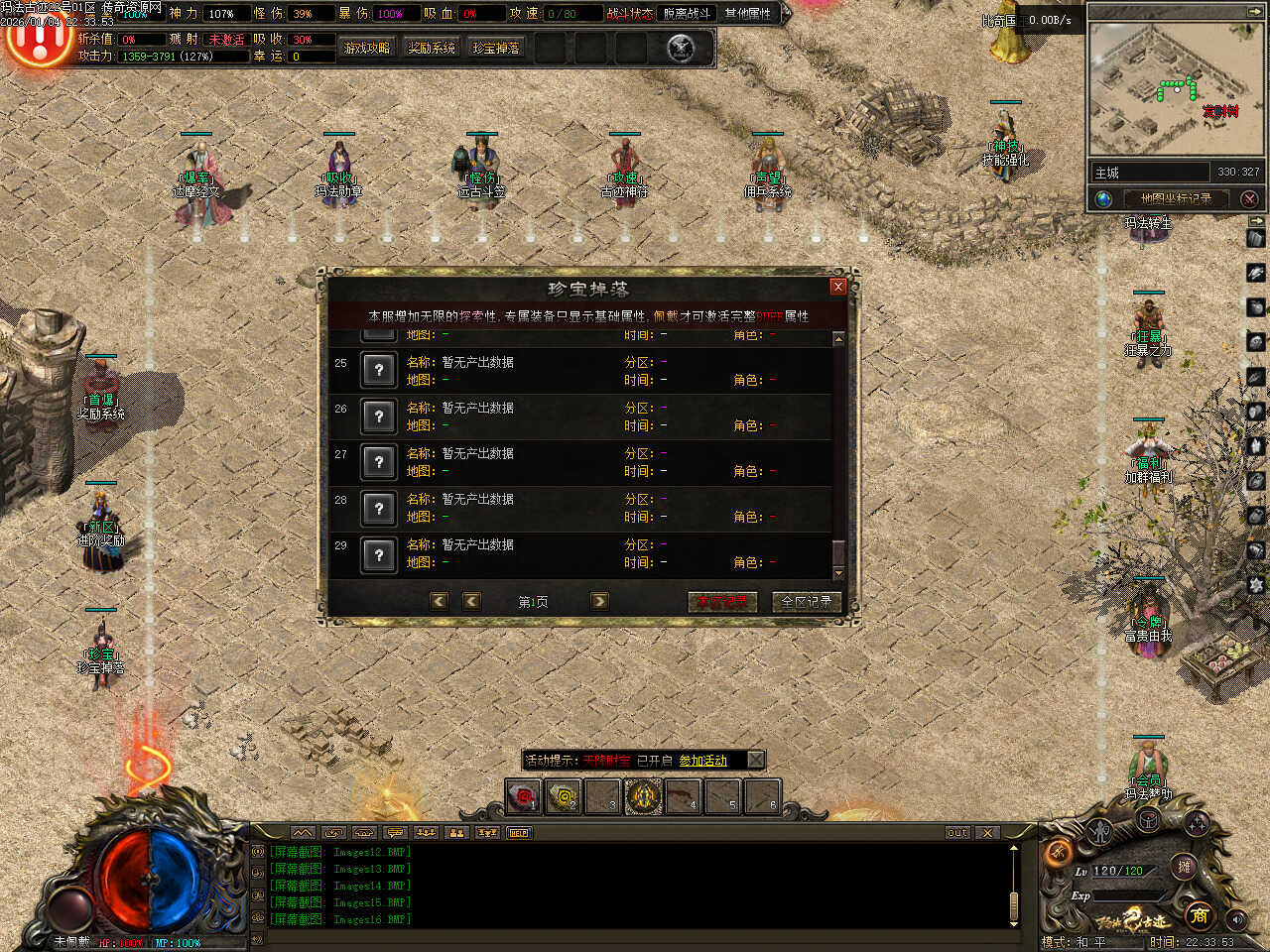Open 其他属性 attributes panel

(748, 13)
